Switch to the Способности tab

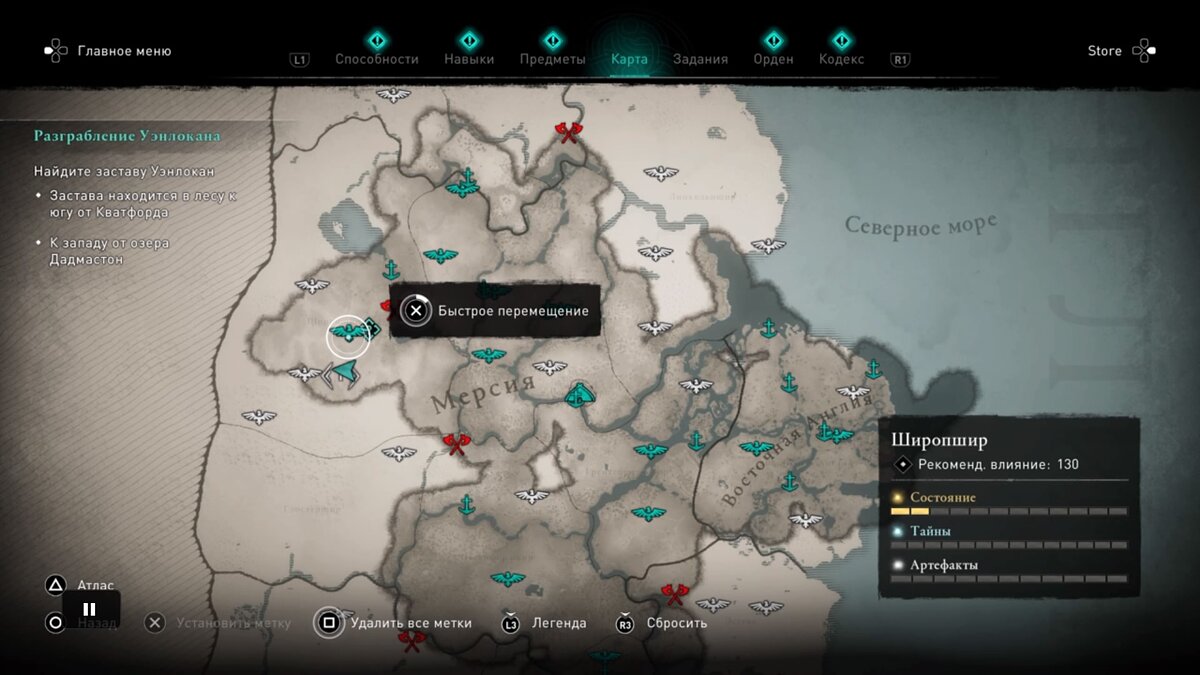click(x=376, y=59)
